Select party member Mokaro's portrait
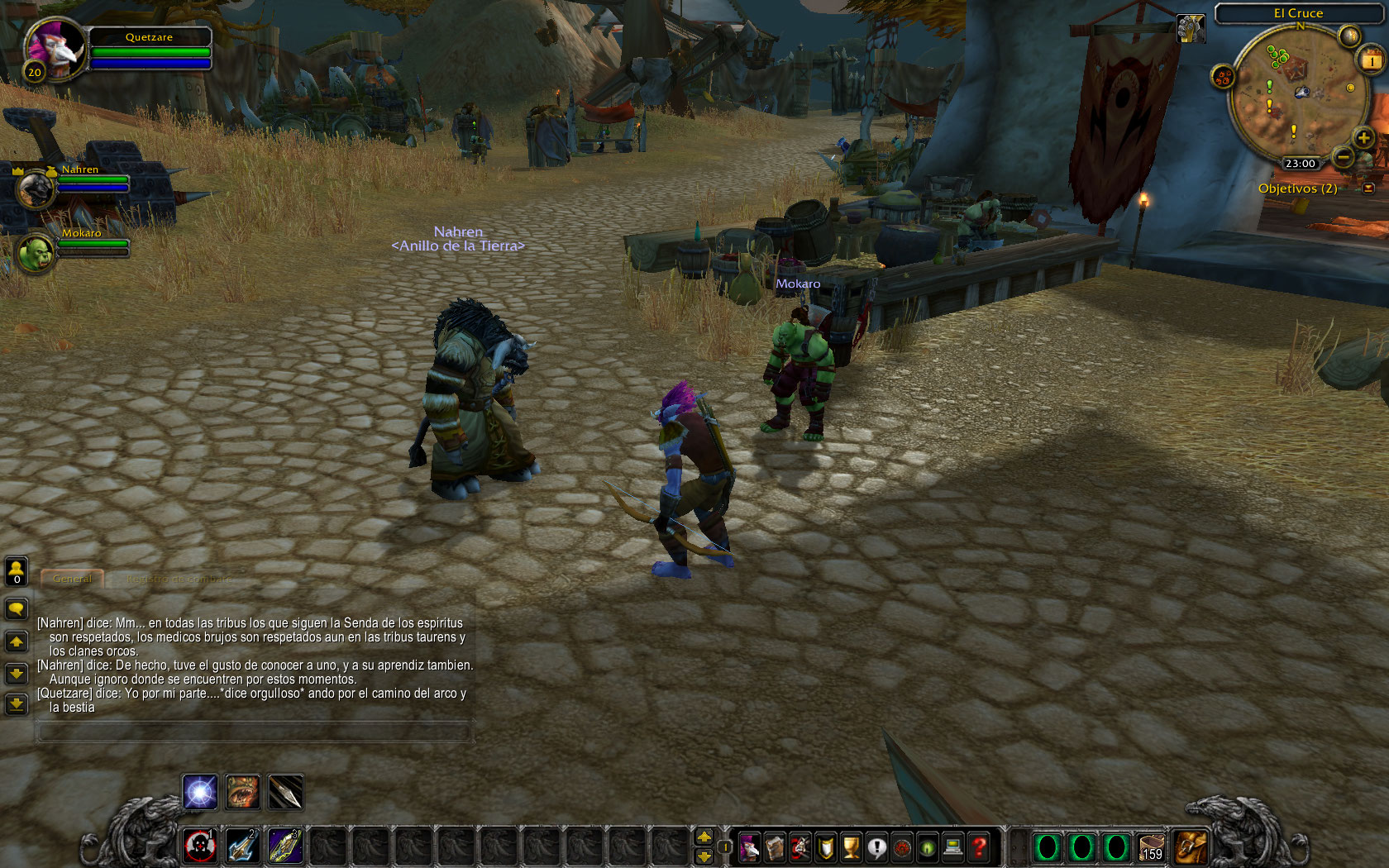Screen dimensions: 1389x868 (36, 253)
